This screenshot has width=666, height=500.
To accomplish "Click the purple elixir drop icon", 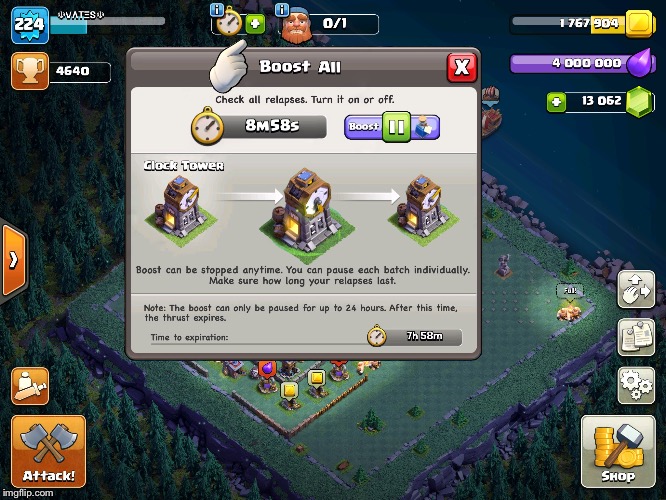I will pos(636,62).
